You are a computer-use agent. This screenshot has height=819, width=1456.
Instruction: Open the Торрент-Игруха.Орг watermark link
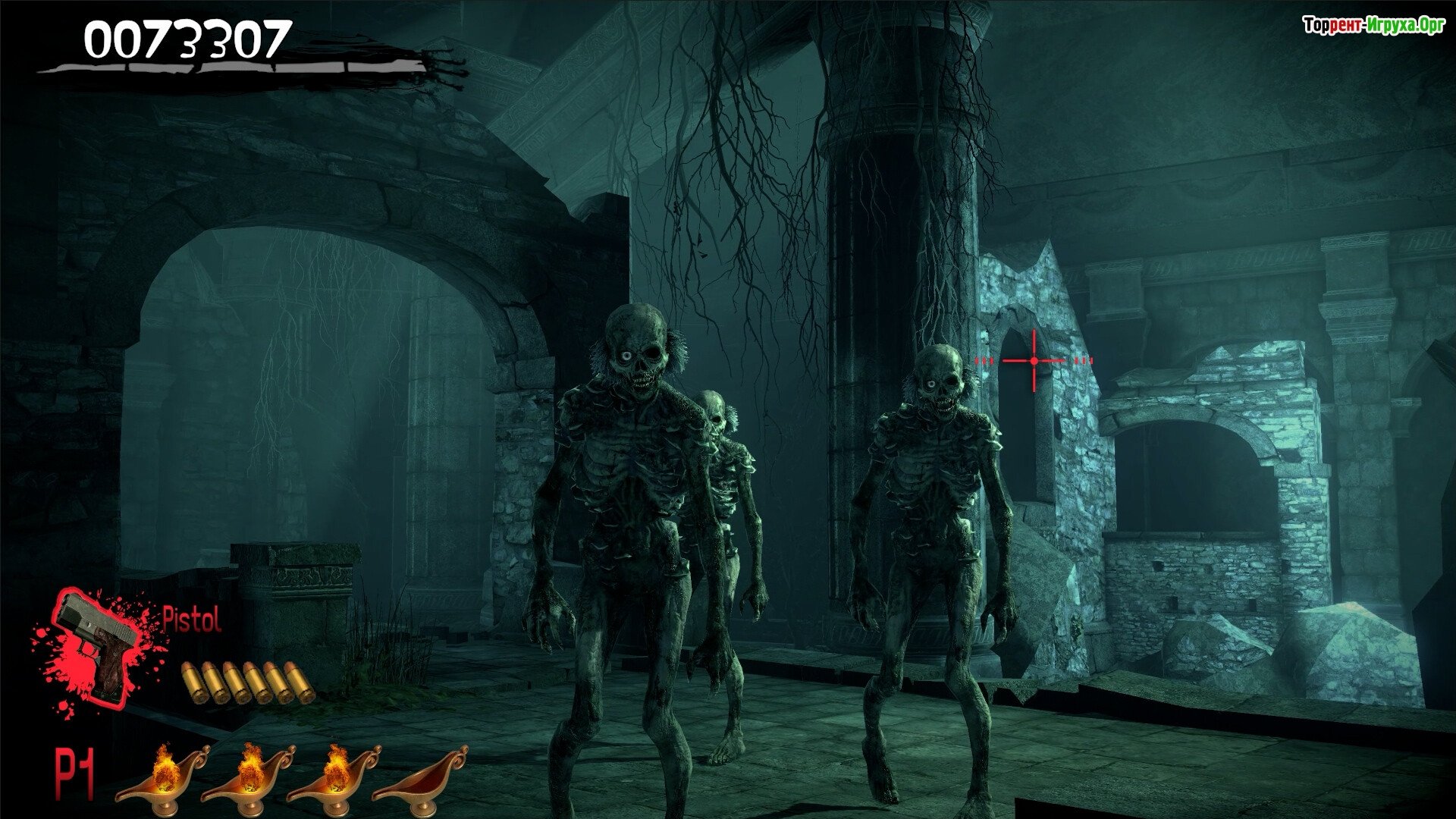point(1373,26)
